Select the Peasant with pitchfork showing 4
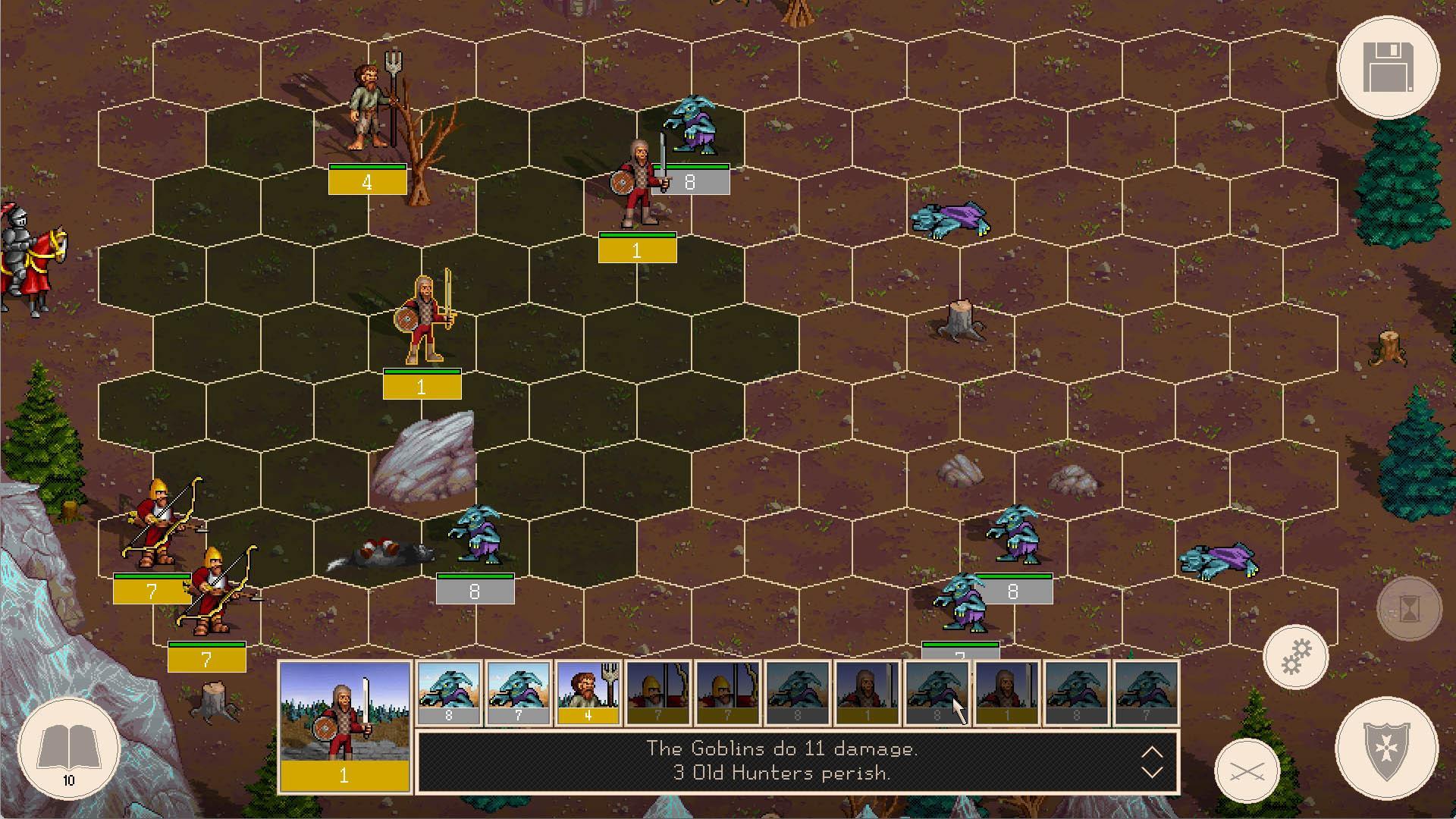1456x819 pixels. [369, 106]
